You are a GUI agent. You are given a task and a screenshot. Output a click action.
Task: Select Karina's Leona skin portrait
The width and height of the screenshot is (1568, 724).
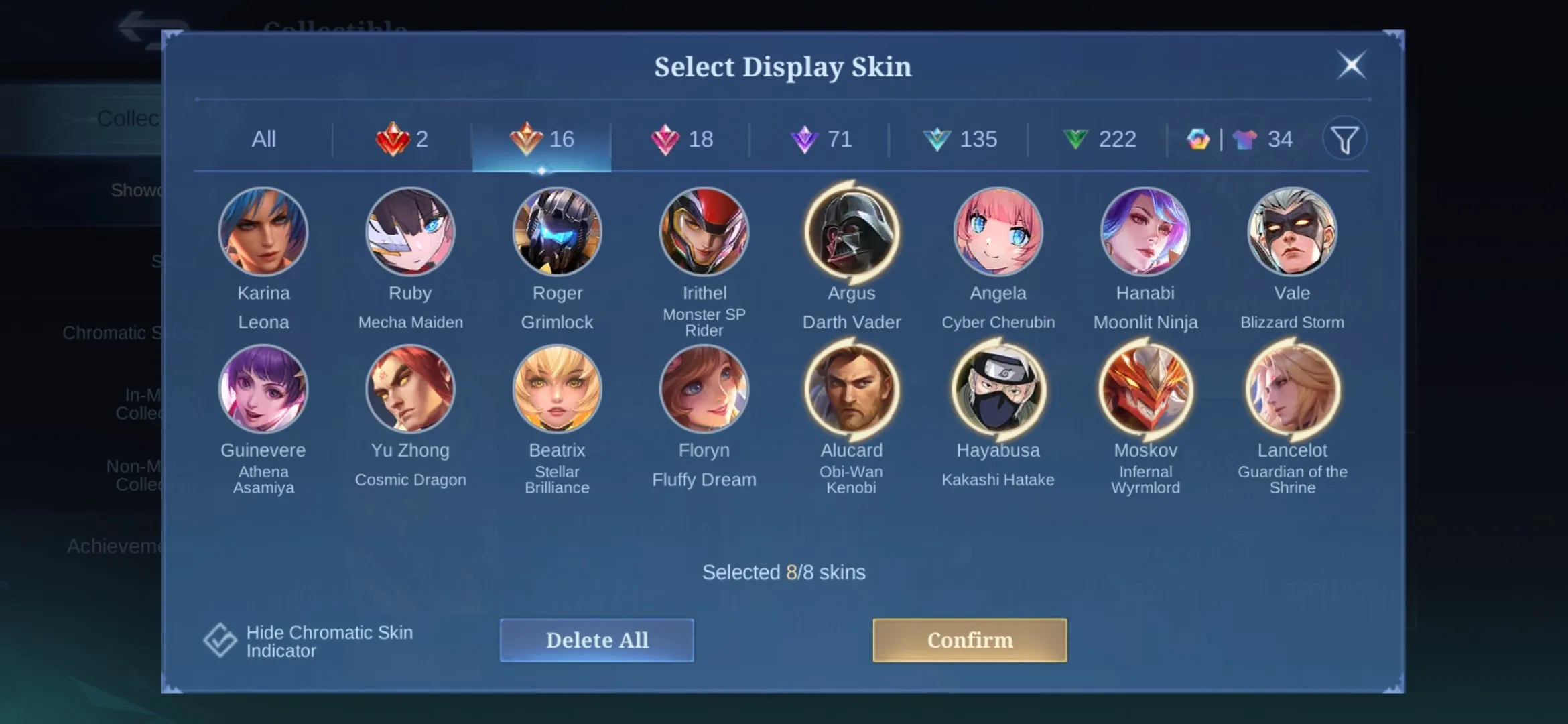point(264,231)
